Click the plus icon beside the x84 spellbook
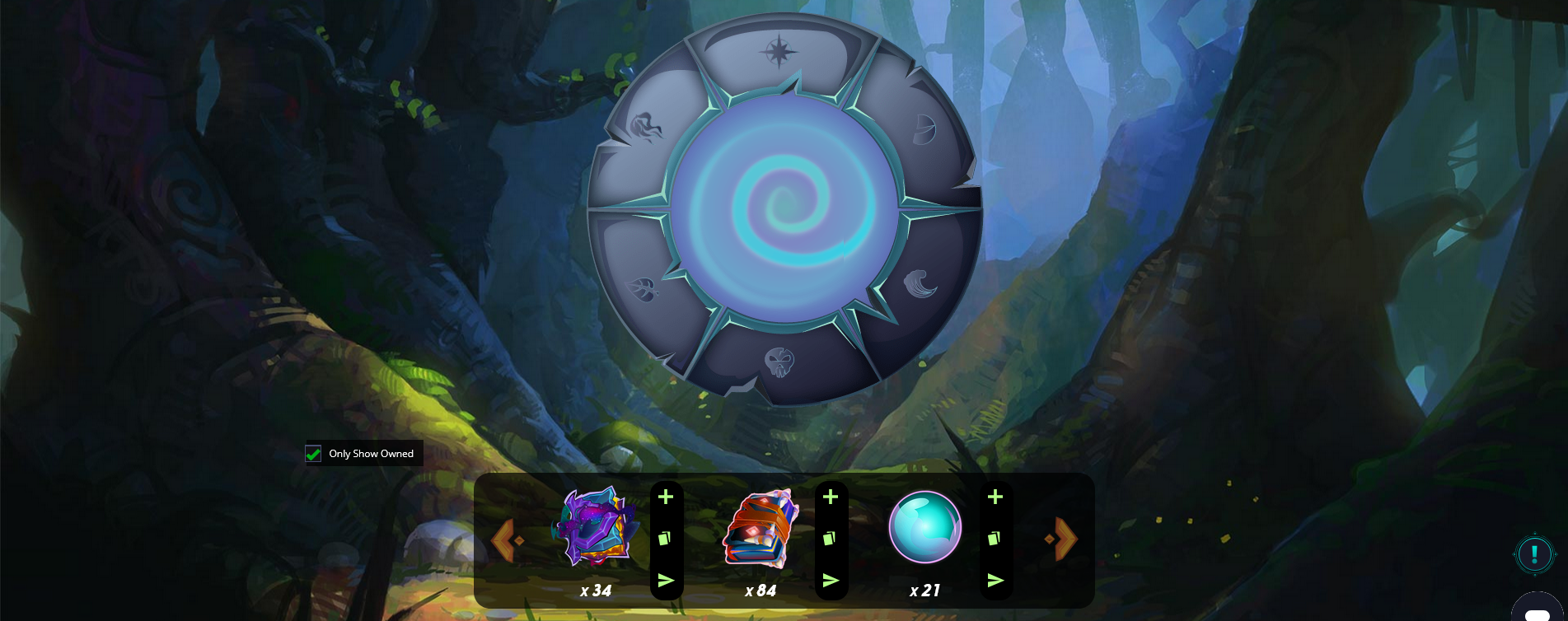1568x621 pixels. click(x=831, y=497)
